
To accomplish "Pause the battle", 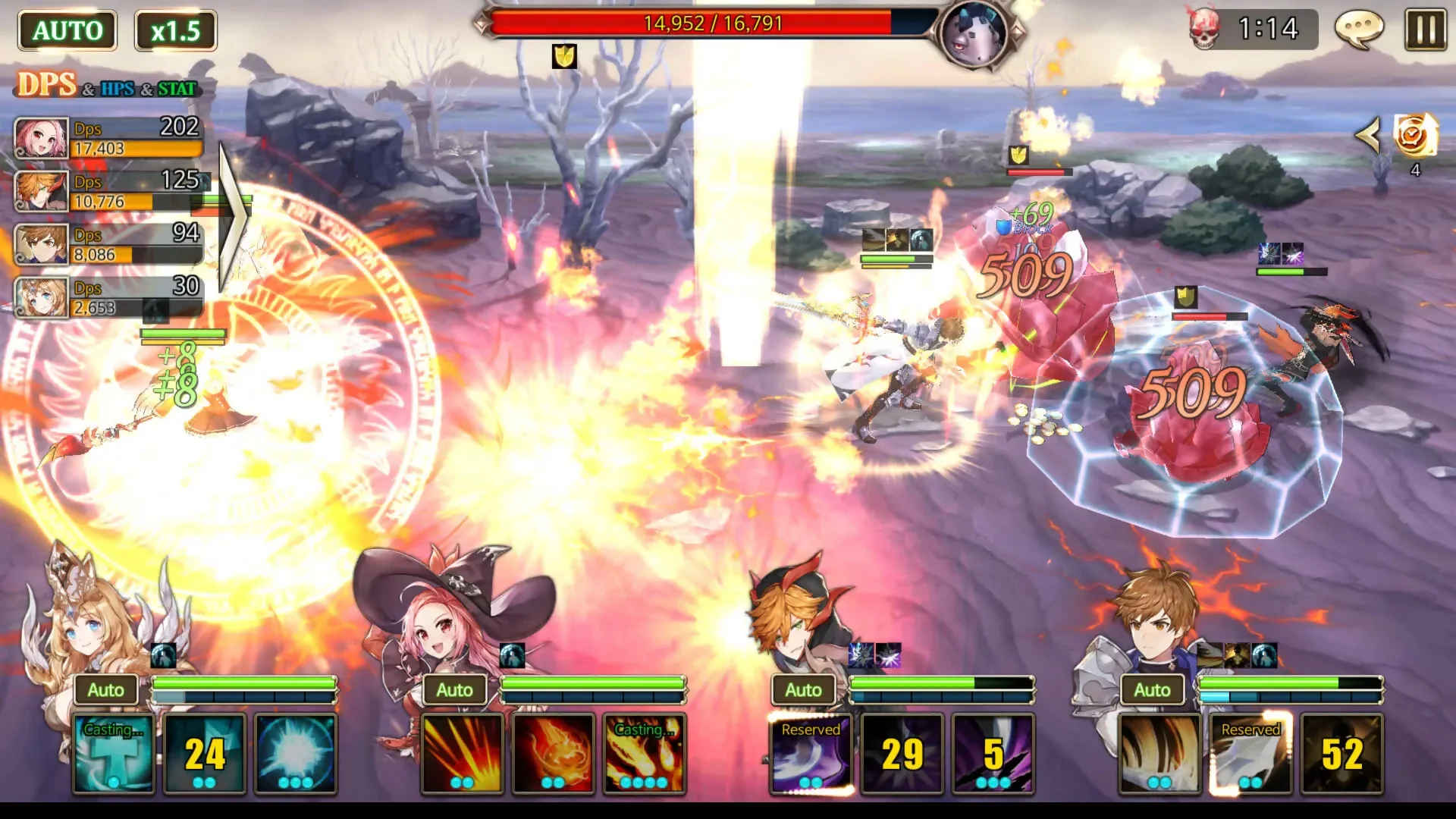I will tap(1425, 30).
